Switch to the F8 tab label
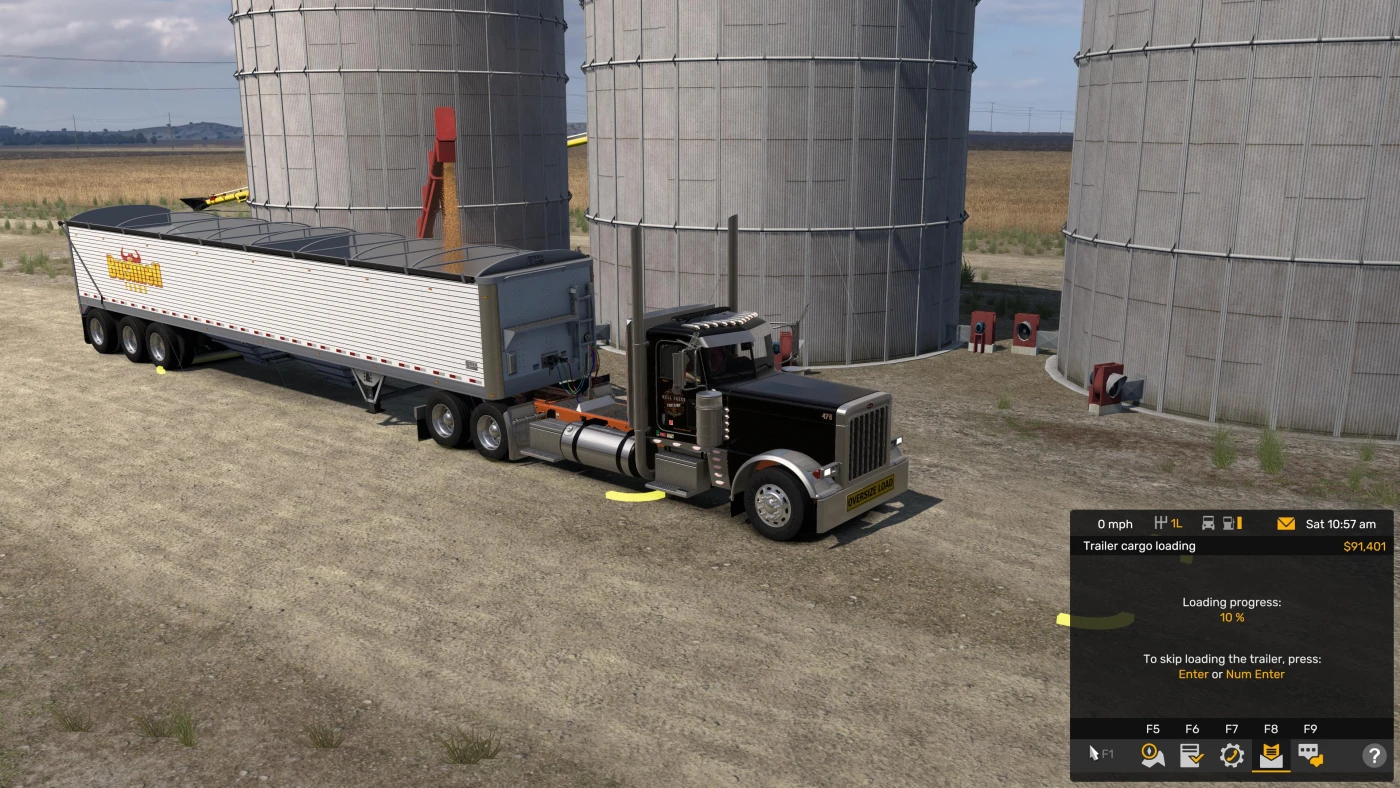 pos(1271,728)
